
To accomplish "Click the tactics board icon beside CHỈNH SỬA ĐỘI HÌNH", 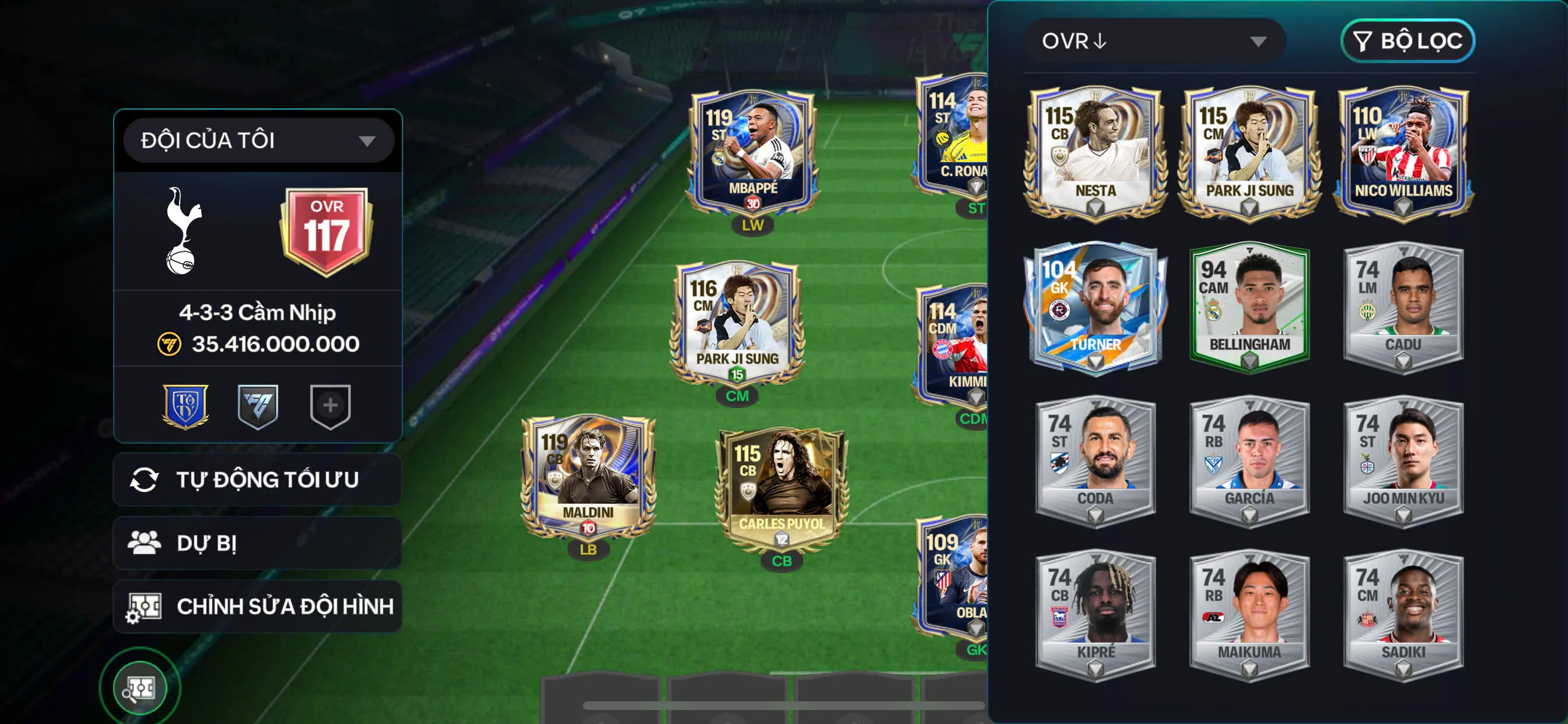I will point(145,605).
